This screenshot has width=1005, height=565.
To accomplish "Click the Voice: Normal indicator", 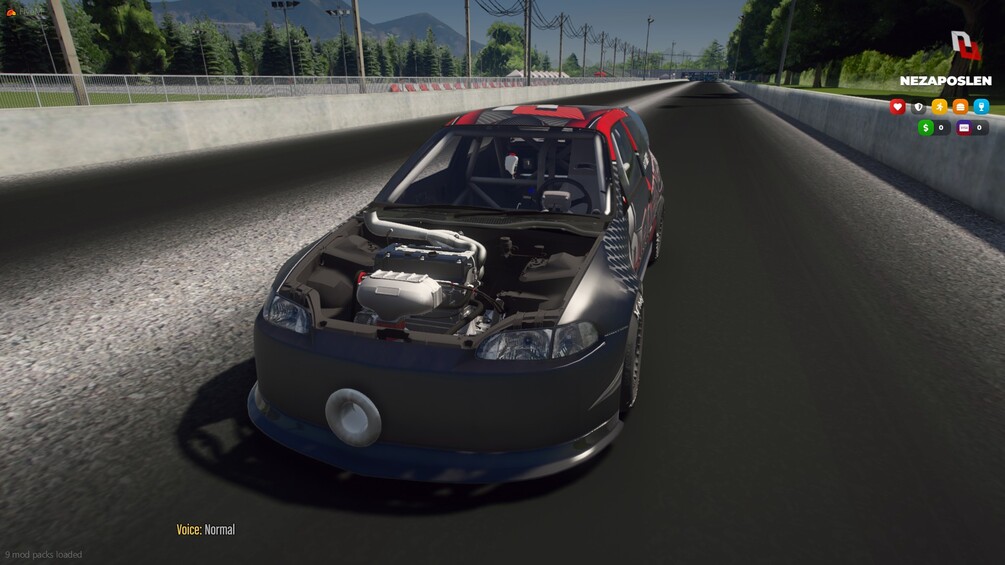I will (206, 530).
